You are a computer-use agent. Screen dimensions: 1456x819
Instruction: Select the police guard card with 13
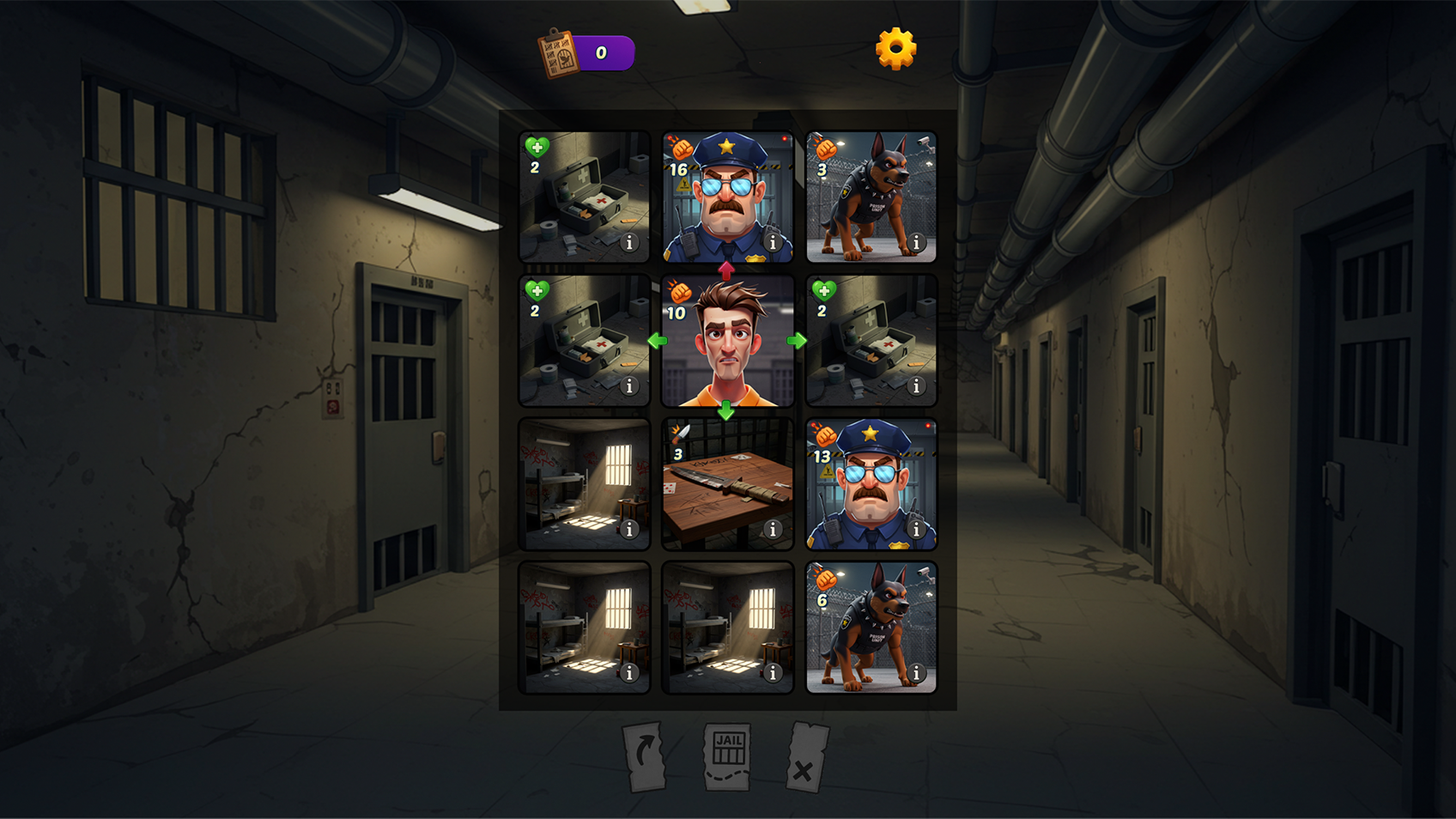coord(871,485)
